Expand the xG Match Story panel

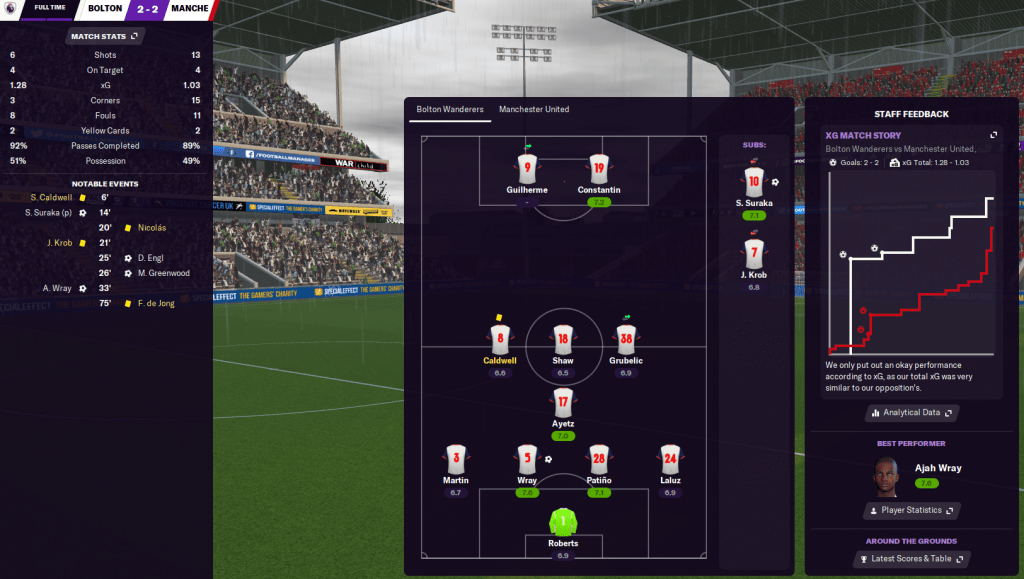(x=993, y=135)
